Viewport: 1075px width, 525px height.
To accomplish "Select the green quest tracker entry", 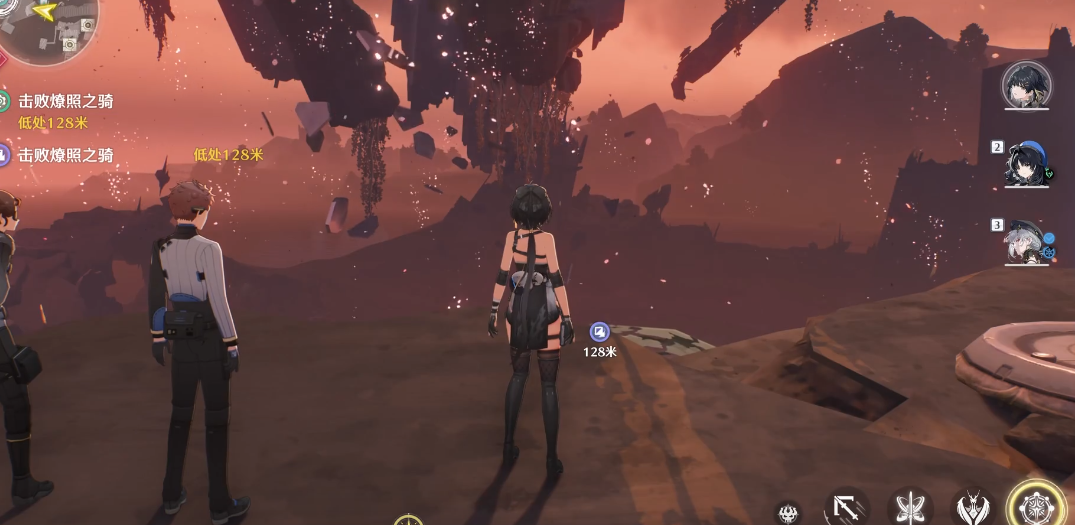I will click(64, 101).
